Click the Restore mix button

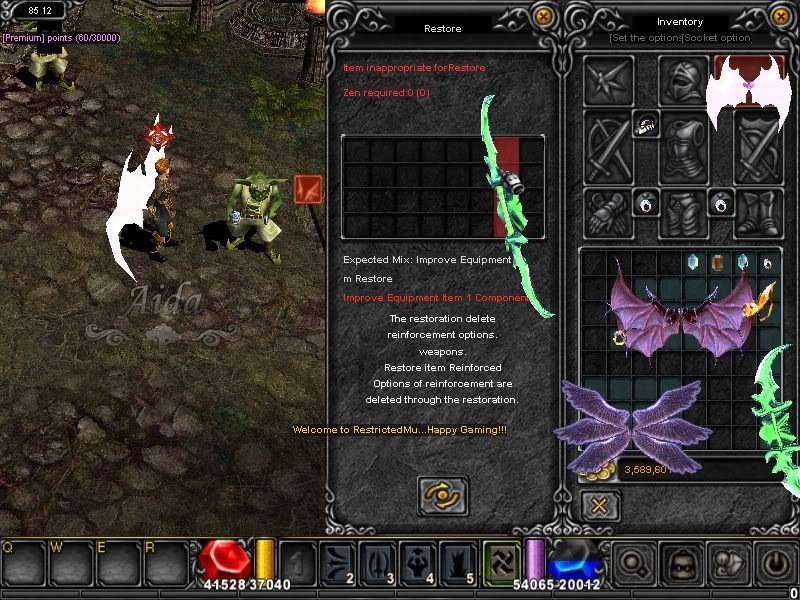coord(442,495)
